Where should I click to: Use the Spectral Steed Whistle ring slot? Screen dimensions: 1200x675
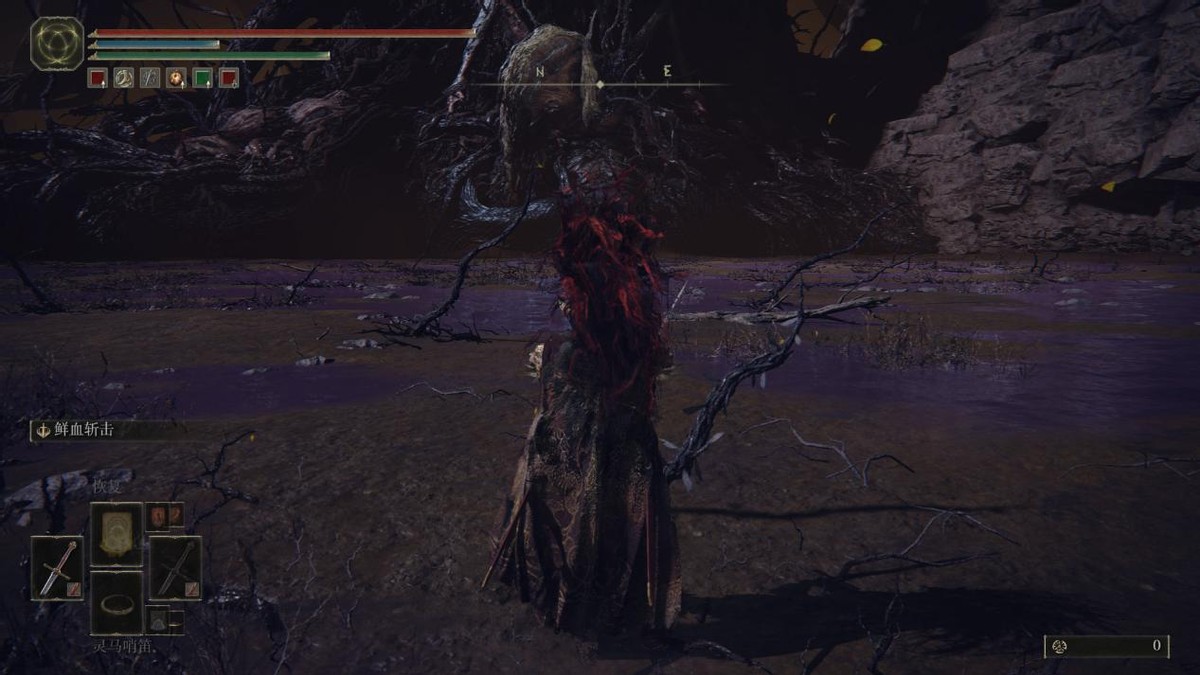[117, 603]
